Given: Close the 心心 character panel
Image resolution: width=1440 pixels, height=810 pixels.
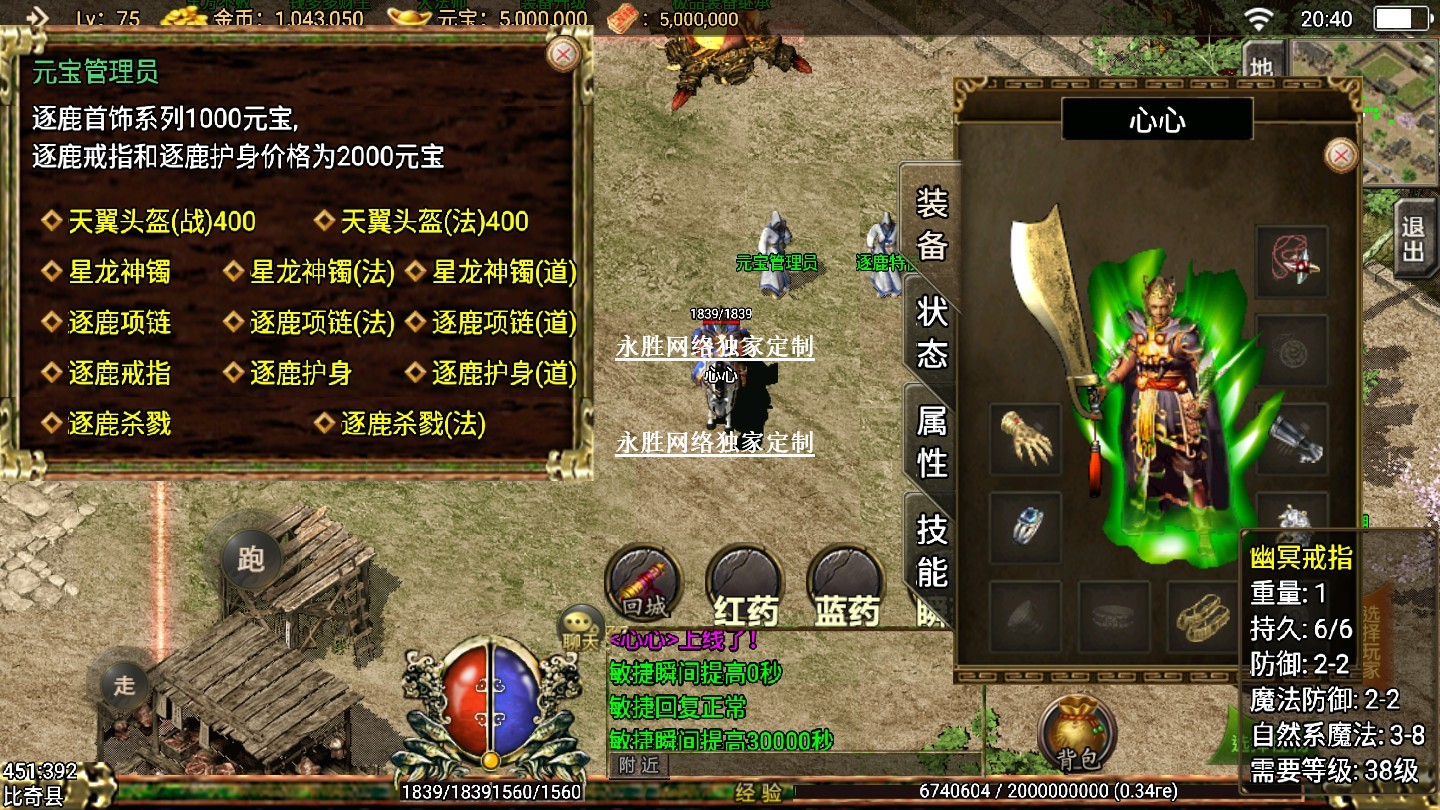Looking at the screenshot, I should [x=1340, y=155].
